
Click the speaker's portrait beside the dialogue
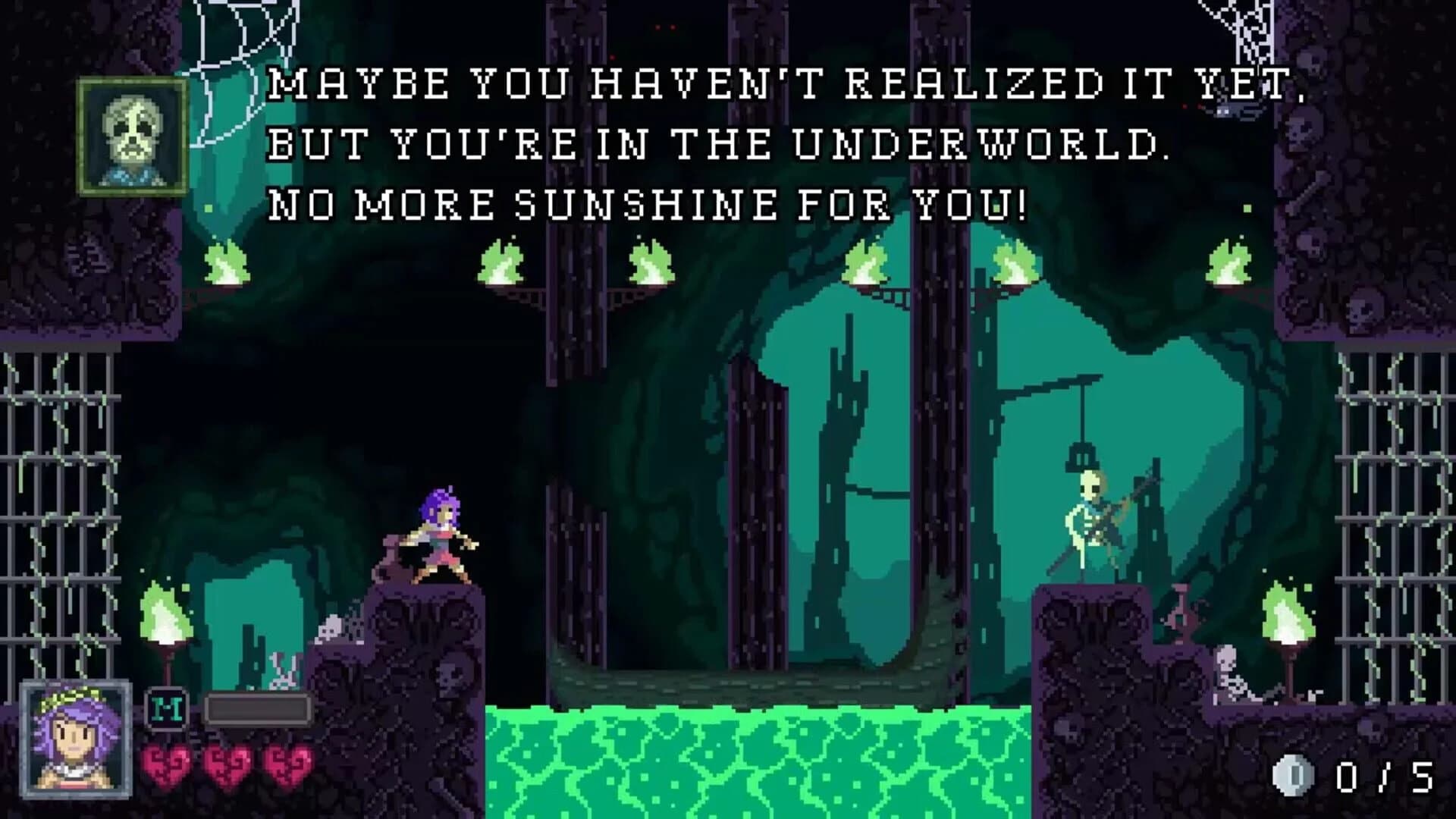[x=133, y=135]
